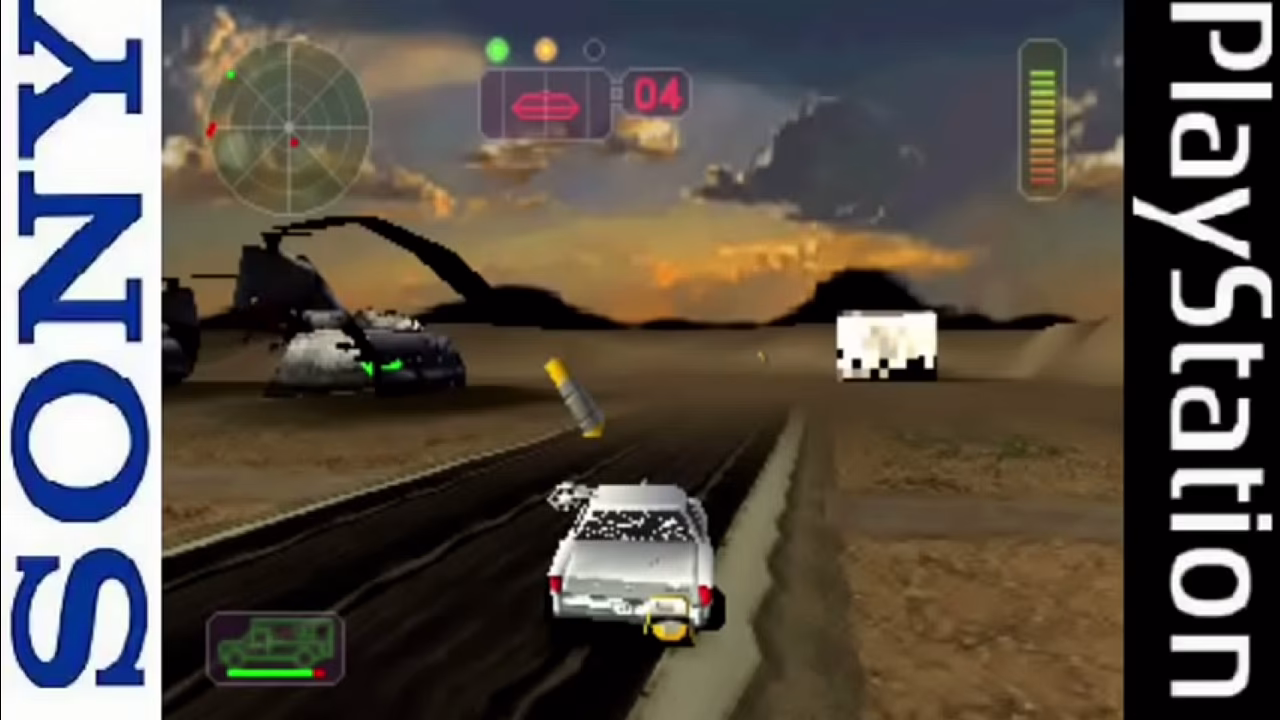The width and height of the screenshot is (1280, 720).
Task: Click the white player vehicle
Action: click(632, 560)
